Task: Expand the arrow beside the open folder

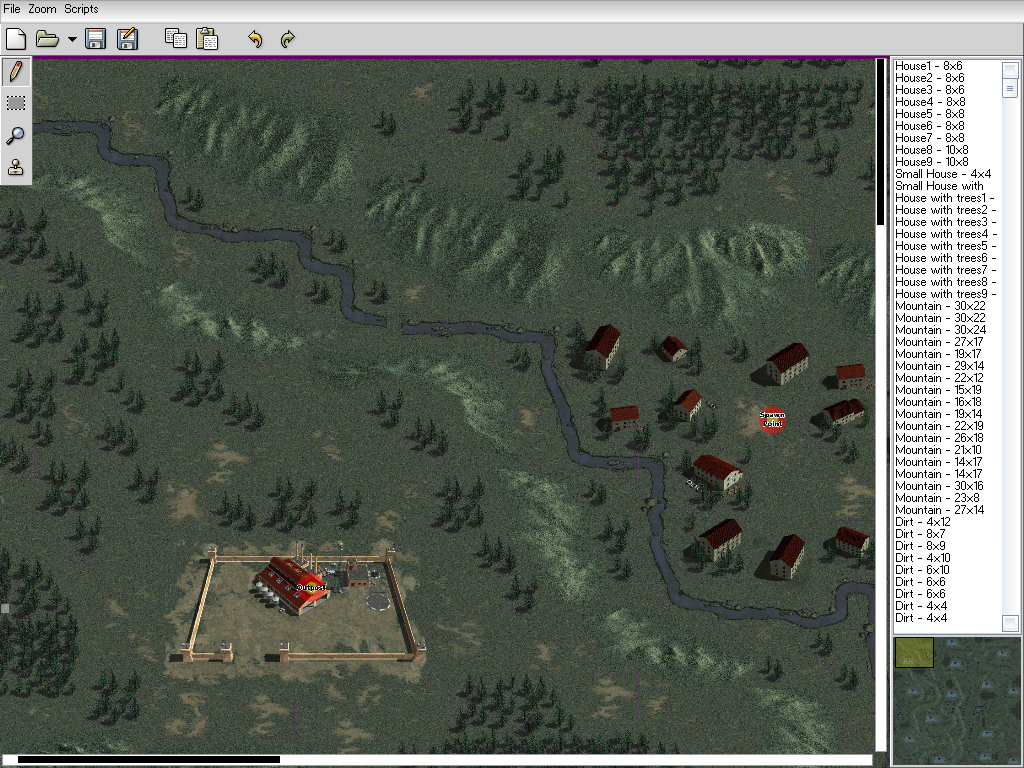Action: pyautogui.click(x=72, y=40)
